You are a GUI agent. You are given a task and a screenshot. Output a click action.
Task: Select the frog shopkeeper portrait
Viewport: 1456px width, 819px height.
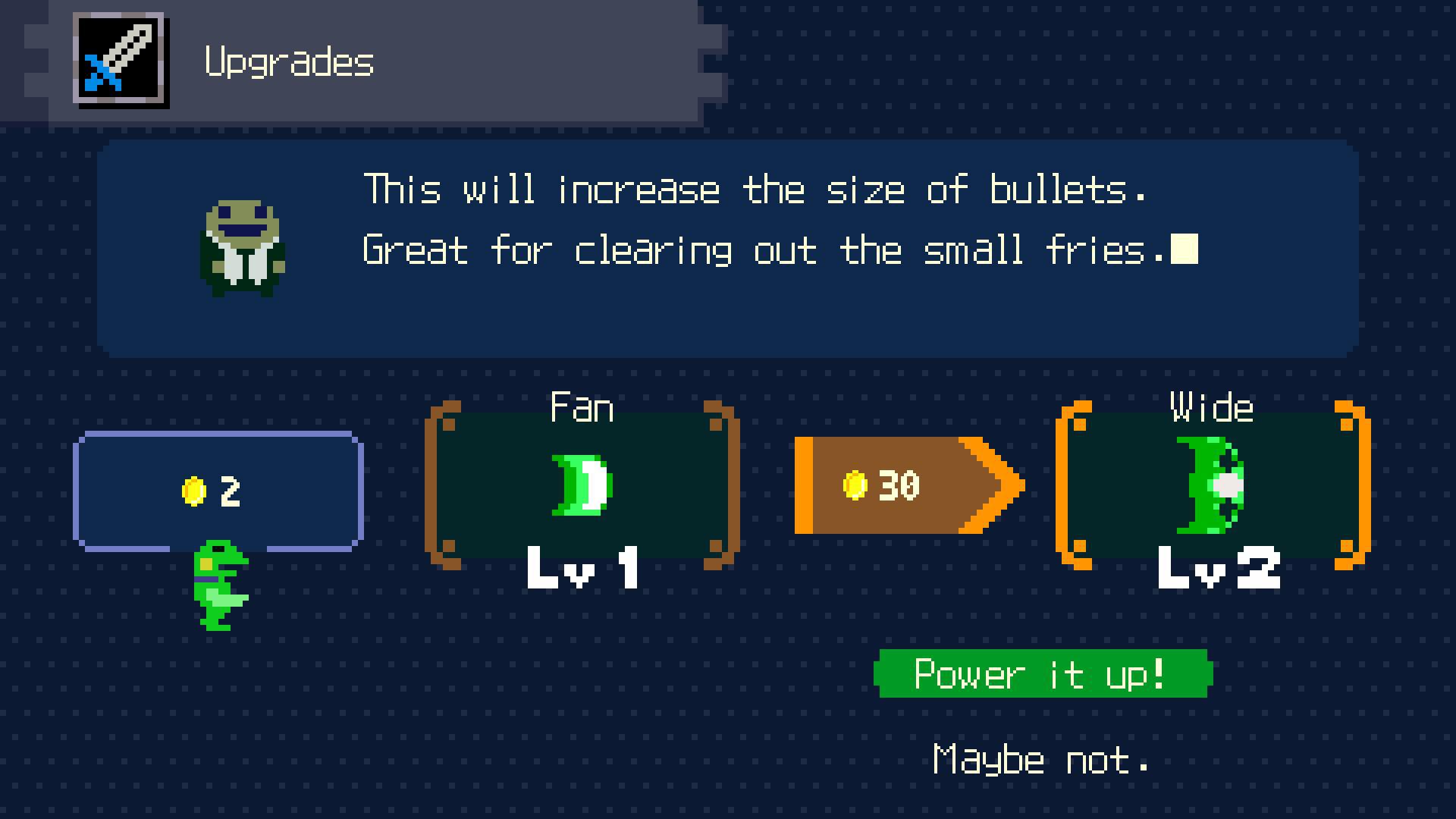[x=243, y=249]
